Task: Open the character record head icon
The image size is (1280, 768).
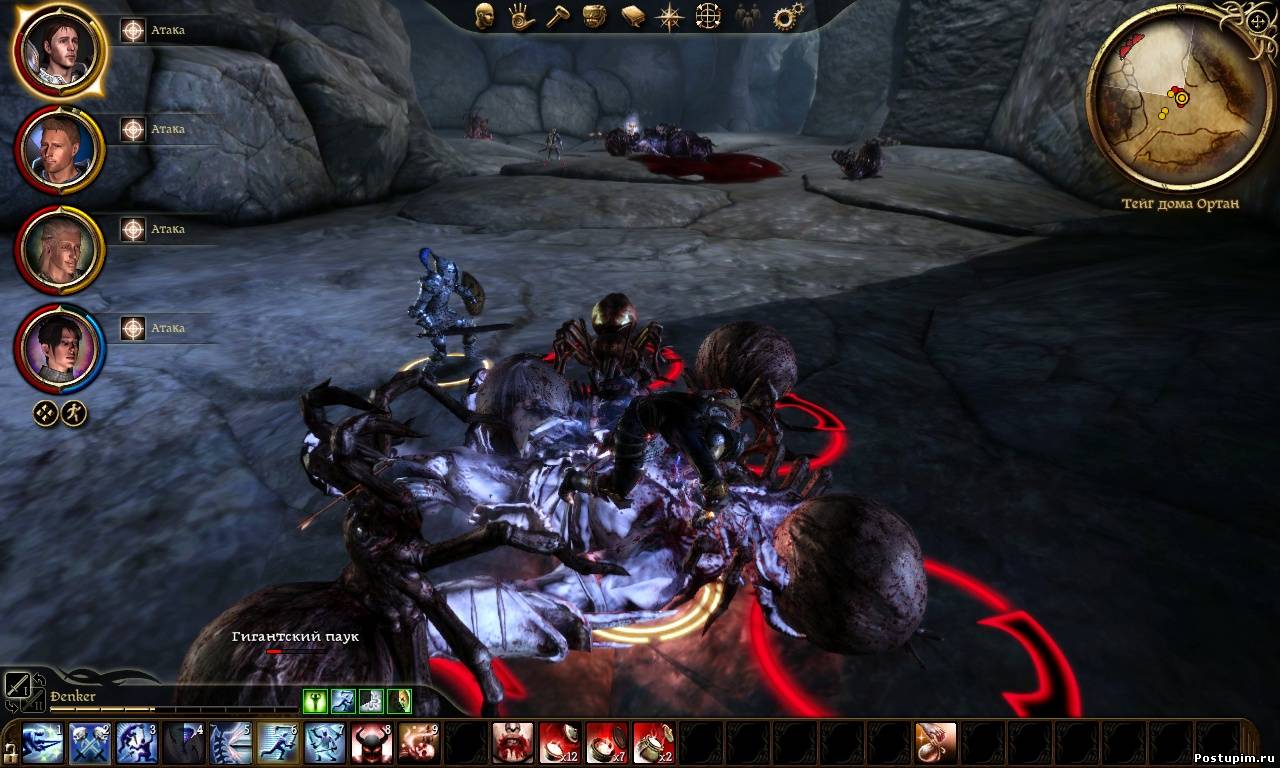Action: pyautogui.click(x=484, y=16)
